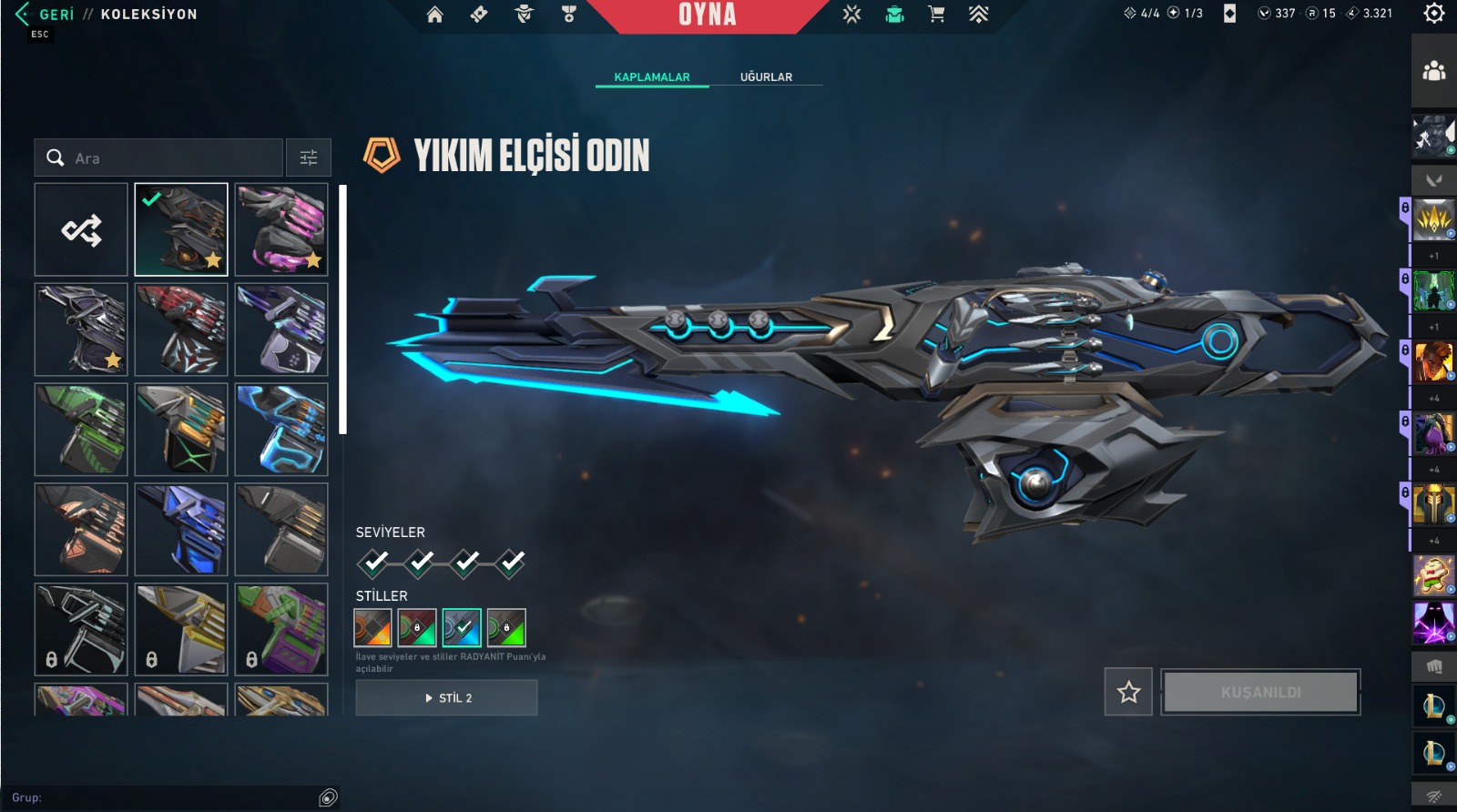Screen dimensions: 1457x812
Task: Click the KUŞANILDI equip button
Action: (1260, 693)
